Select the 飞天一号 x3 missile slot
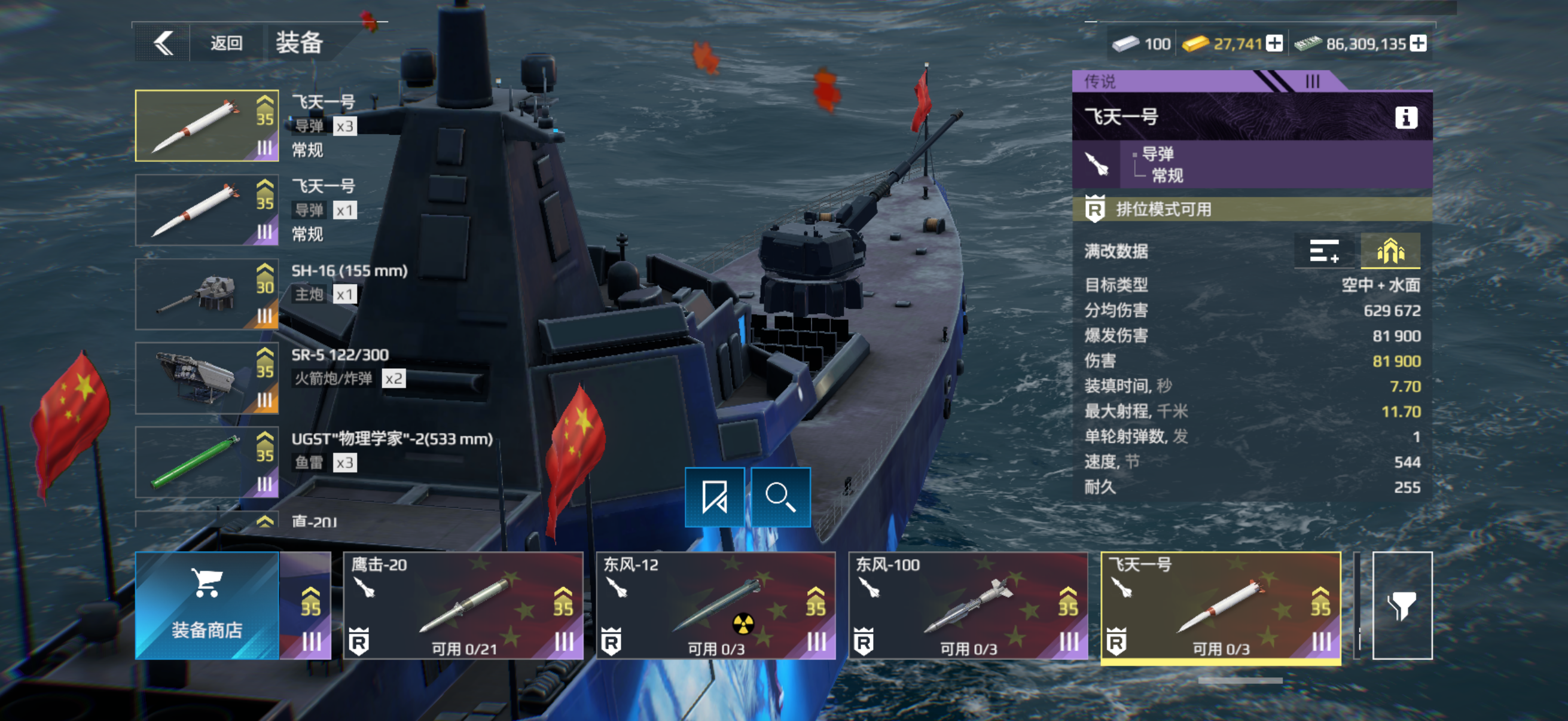Screen dimensions: 1568x721 click(x=206, y=126)
